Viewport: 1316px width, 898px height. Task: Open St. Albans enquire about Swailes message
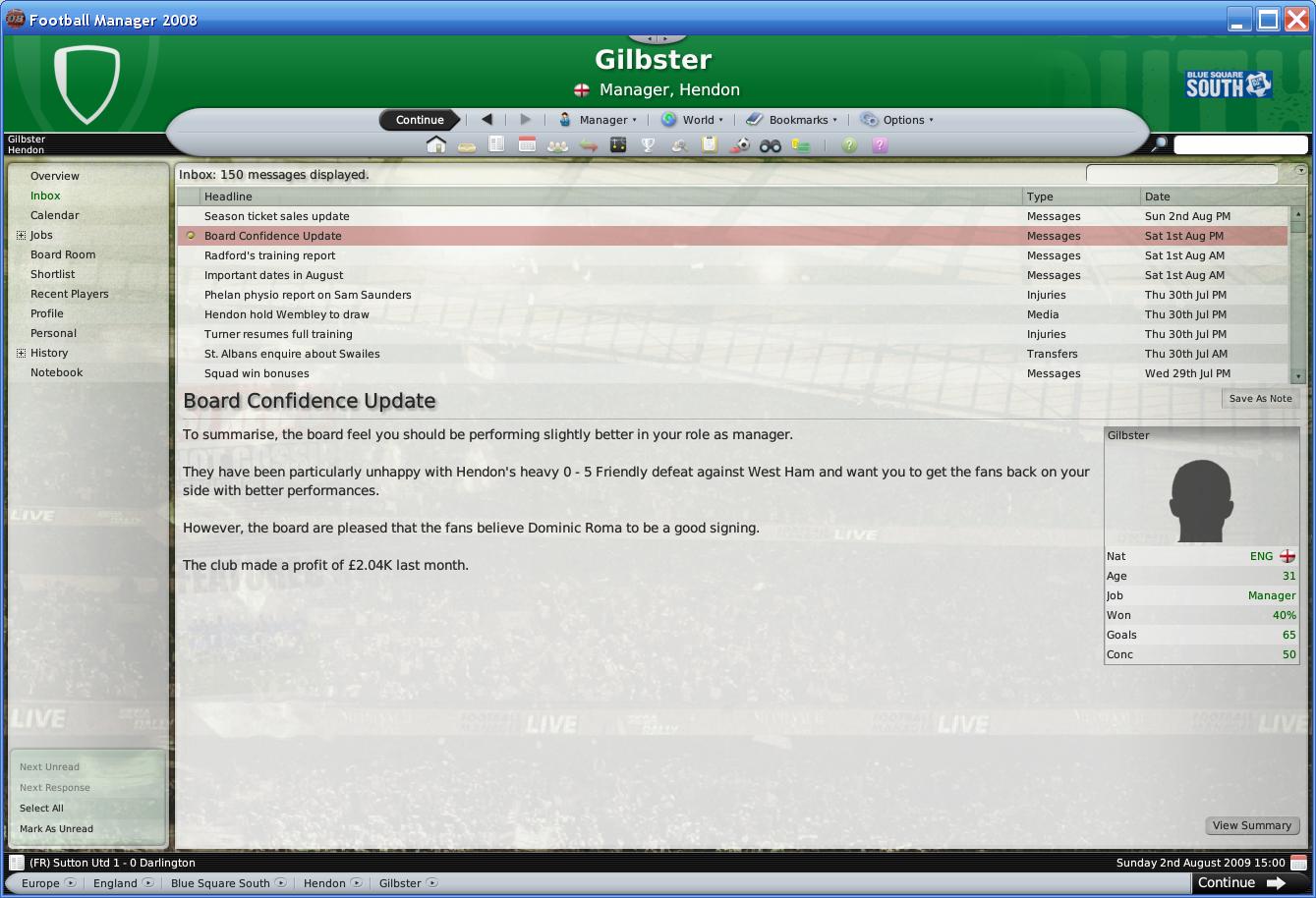[x=292, y=354]
